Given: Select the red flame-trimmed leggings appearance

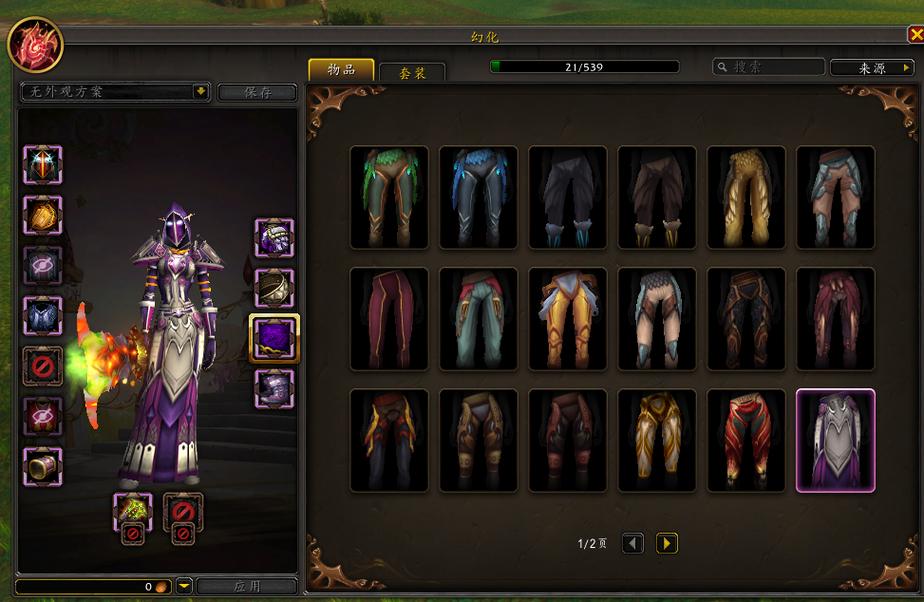Looking at the screenshot, I should [x=746, y=440].
